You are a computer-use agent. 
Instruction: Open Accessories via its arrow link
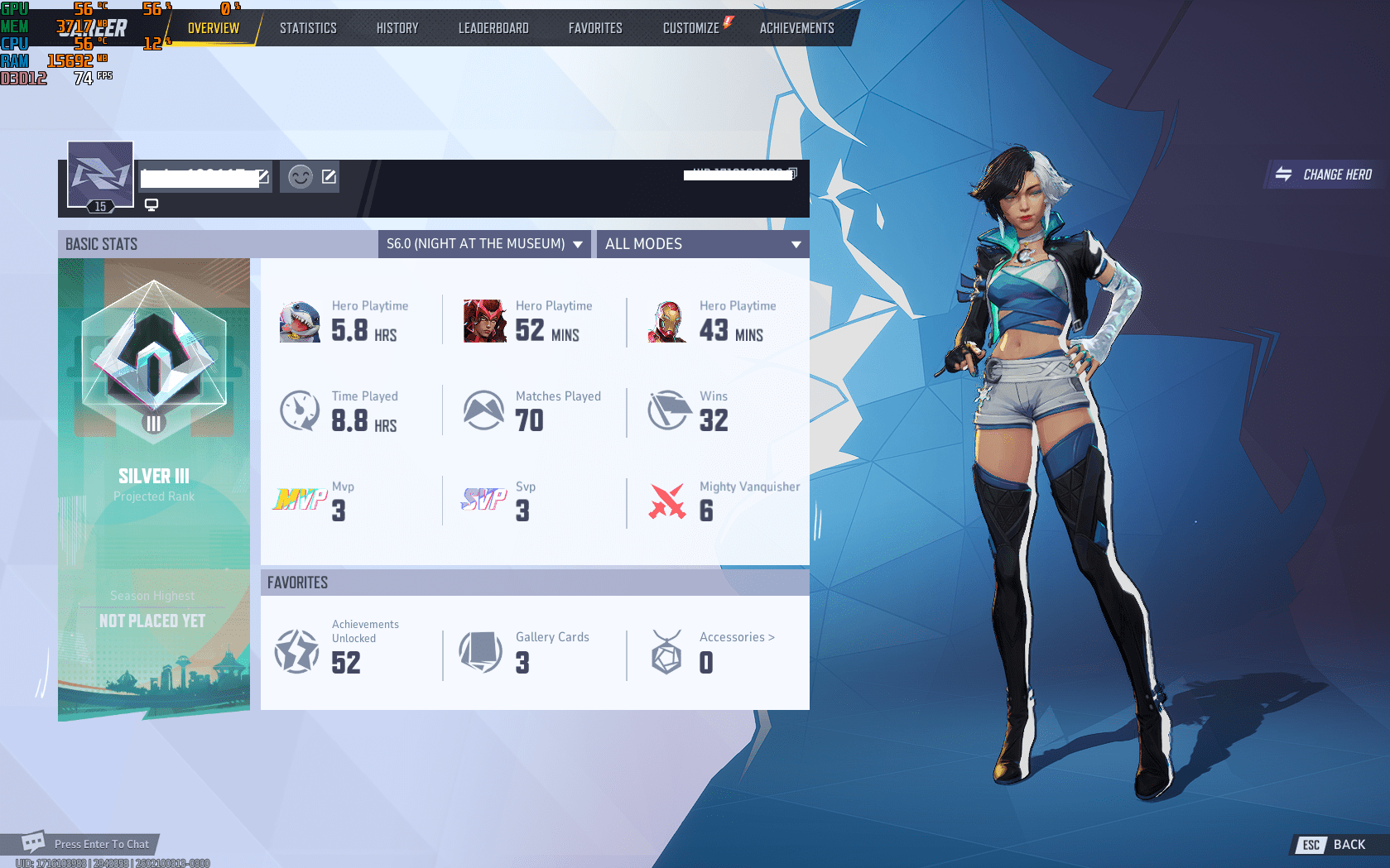click(735, 637)
